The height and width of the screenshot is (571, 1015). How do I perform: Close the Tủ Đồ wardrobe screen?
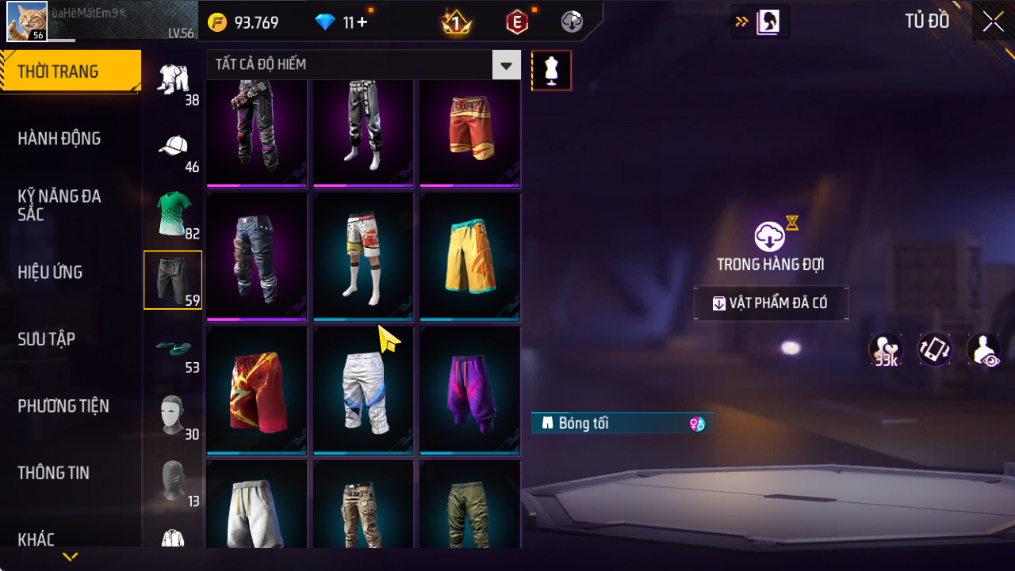coord(992,22)
